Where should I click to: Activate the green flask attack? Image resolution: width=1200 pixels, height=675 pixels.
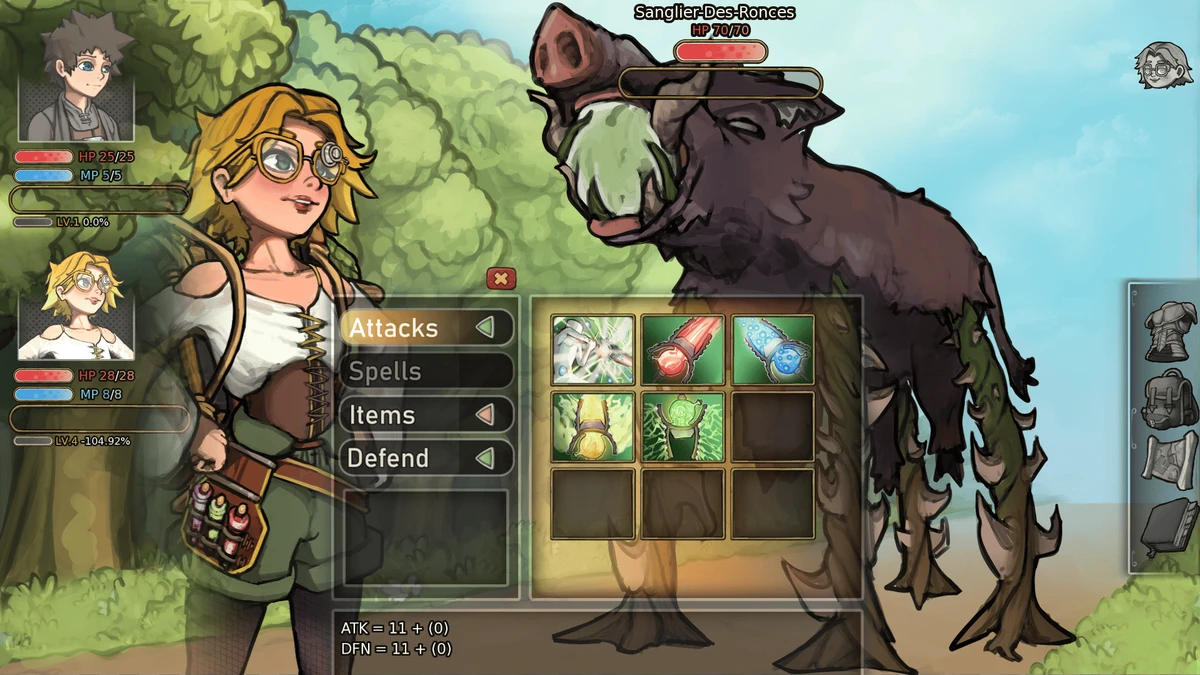coord(683,427)
